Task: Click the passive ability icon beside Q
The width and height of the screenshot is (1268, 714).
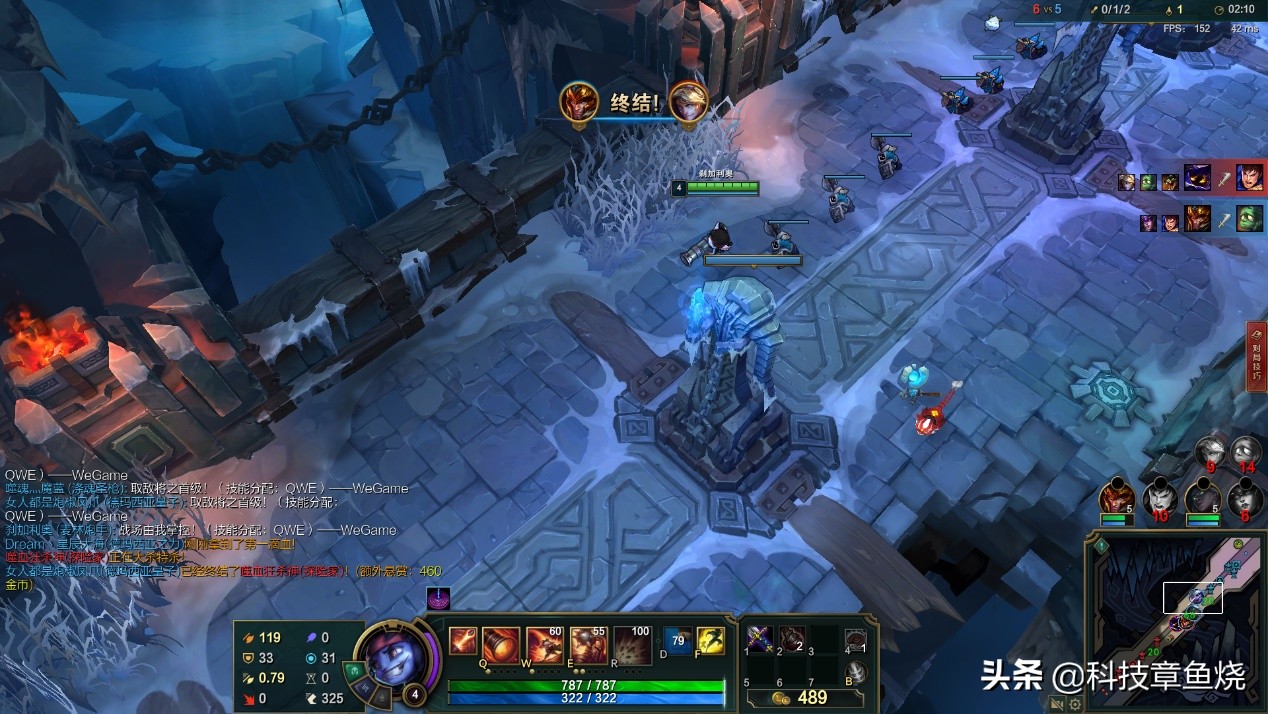Action: 462,640
